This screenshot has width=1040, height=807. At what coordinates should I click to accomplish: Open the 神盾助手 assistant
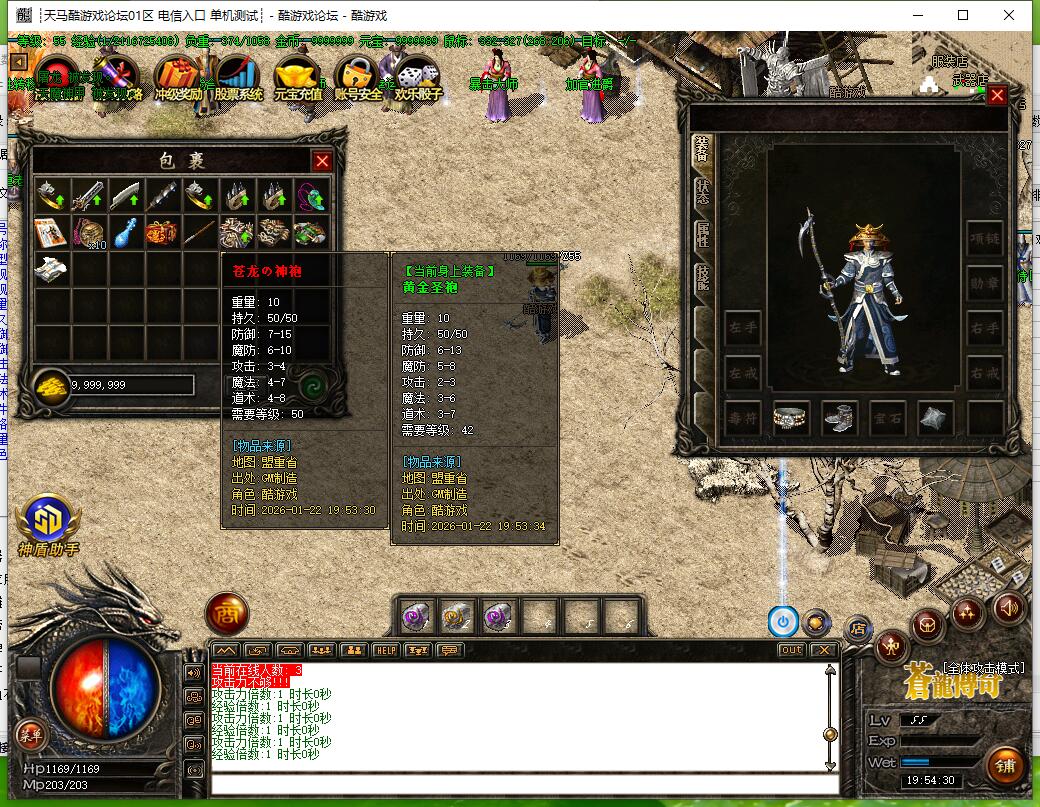click(47, 523)
